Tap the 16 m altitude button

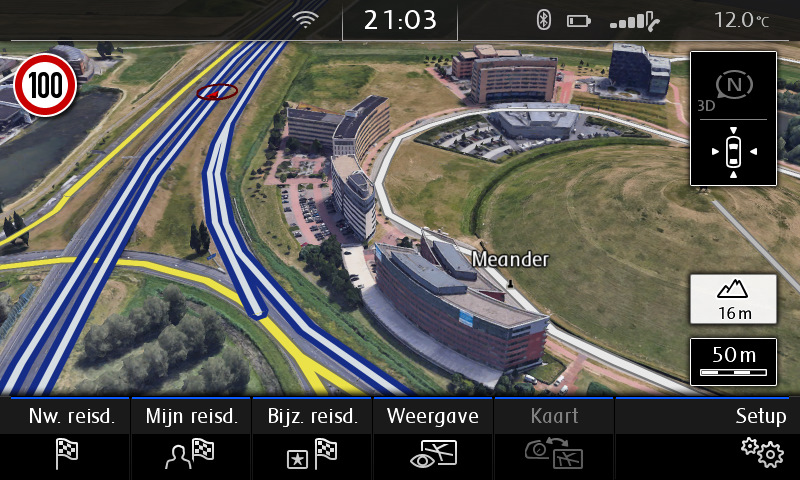coord(733,299)
